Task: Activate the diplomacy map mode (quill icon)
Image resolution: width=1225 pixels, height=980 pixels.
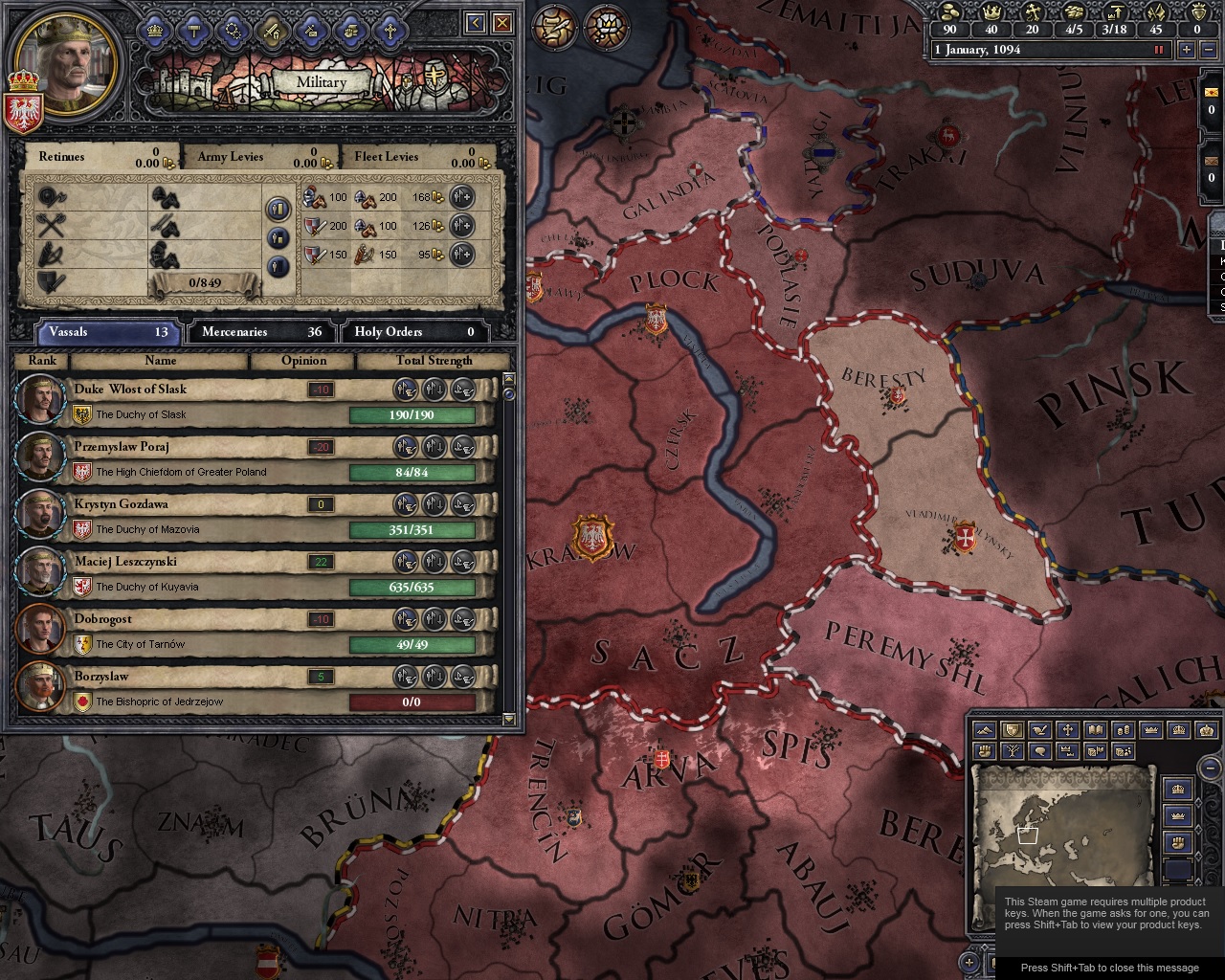Action: click(x=1038, y=730)
